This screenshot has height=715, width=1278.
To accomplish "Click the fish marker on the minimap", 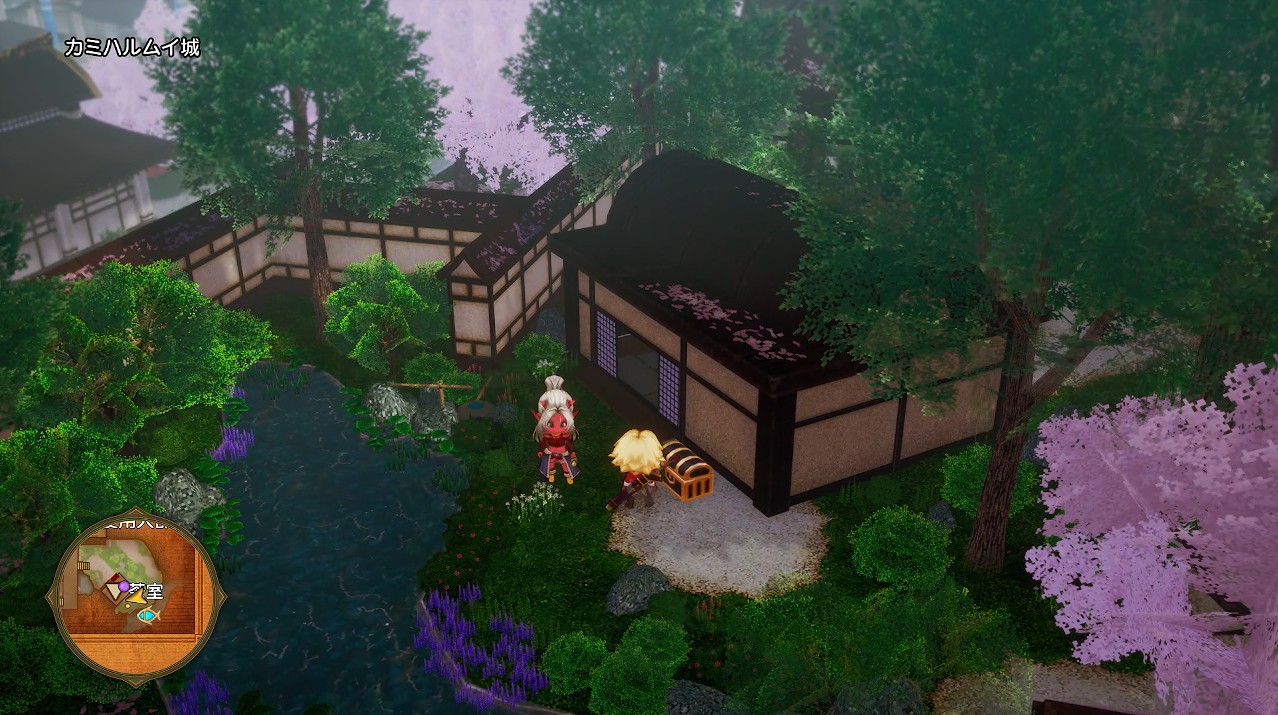I will tap(149, 616).
